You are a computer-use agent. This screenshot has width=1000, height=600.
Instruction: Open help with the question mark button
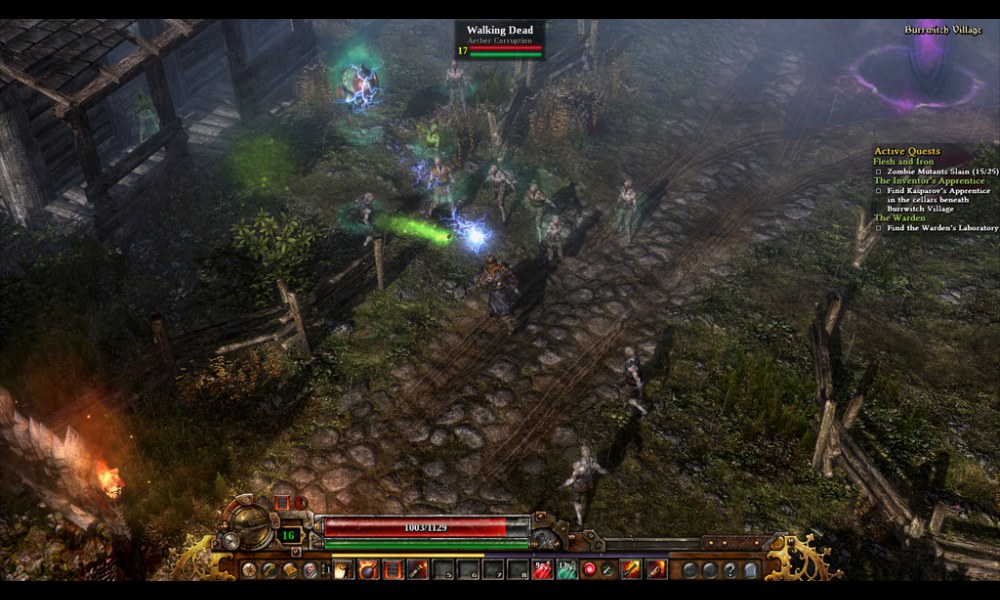point(729,569)
